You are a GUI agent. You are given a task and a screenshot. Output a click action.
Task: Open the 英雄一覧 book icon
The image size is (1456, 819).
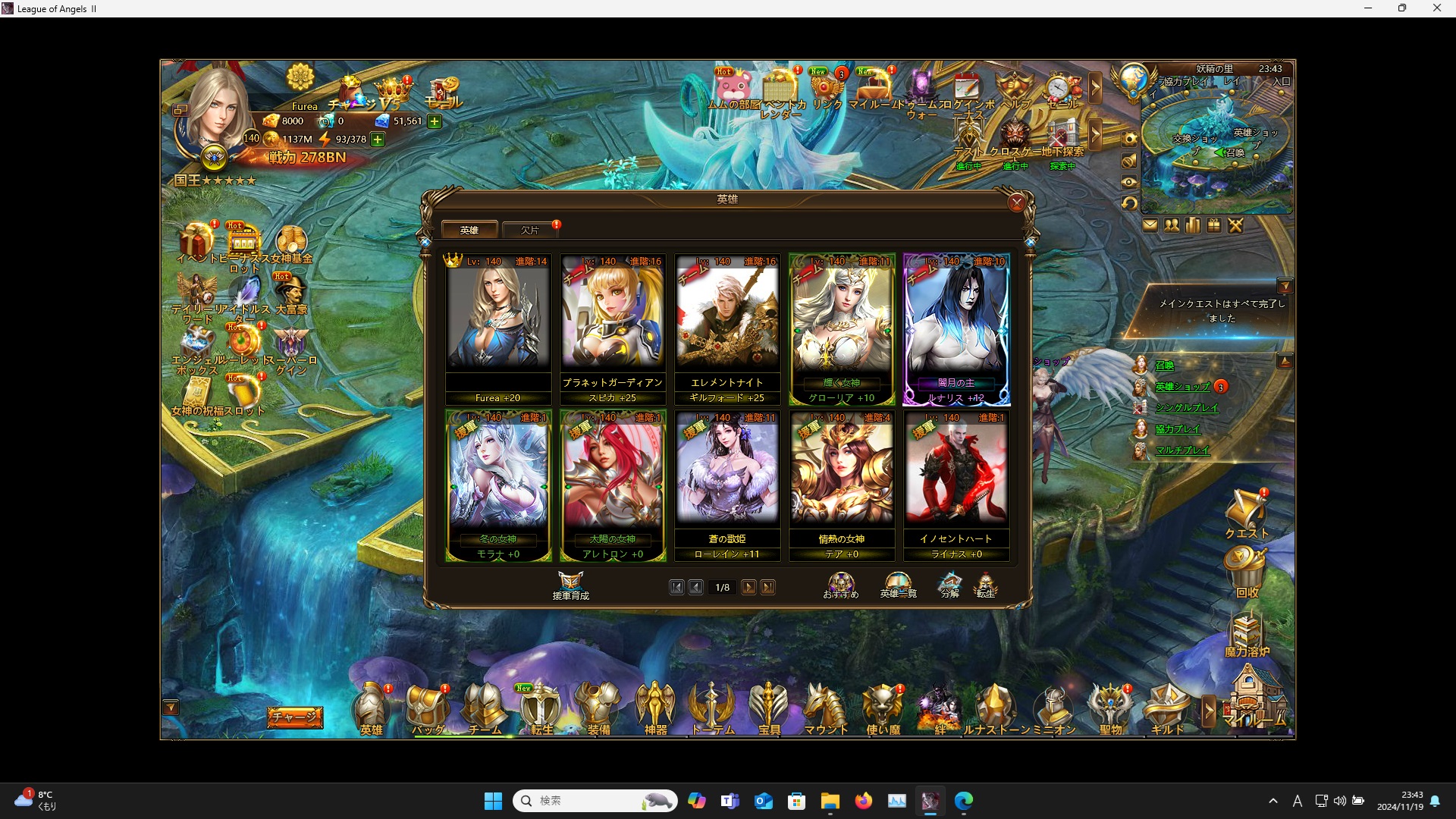coord(898,584)
